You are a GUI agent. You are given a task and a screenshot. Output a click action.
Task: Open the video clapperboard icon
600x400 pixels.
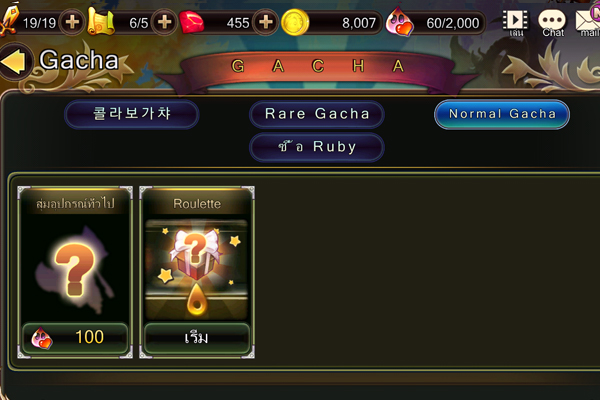[515, 21]
